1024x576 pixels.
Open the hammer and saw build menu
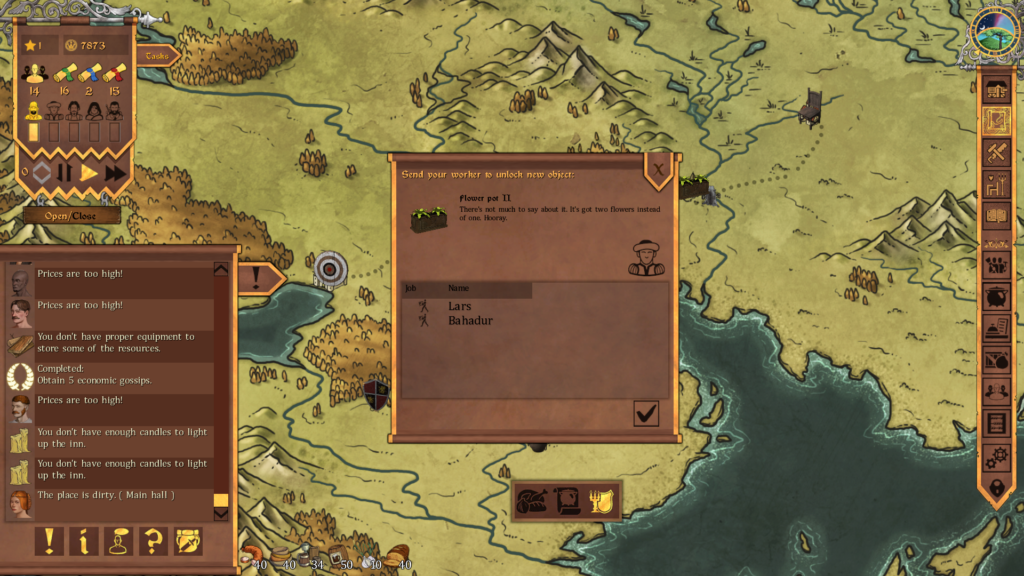pyautogui.click(x=996, y=153)
